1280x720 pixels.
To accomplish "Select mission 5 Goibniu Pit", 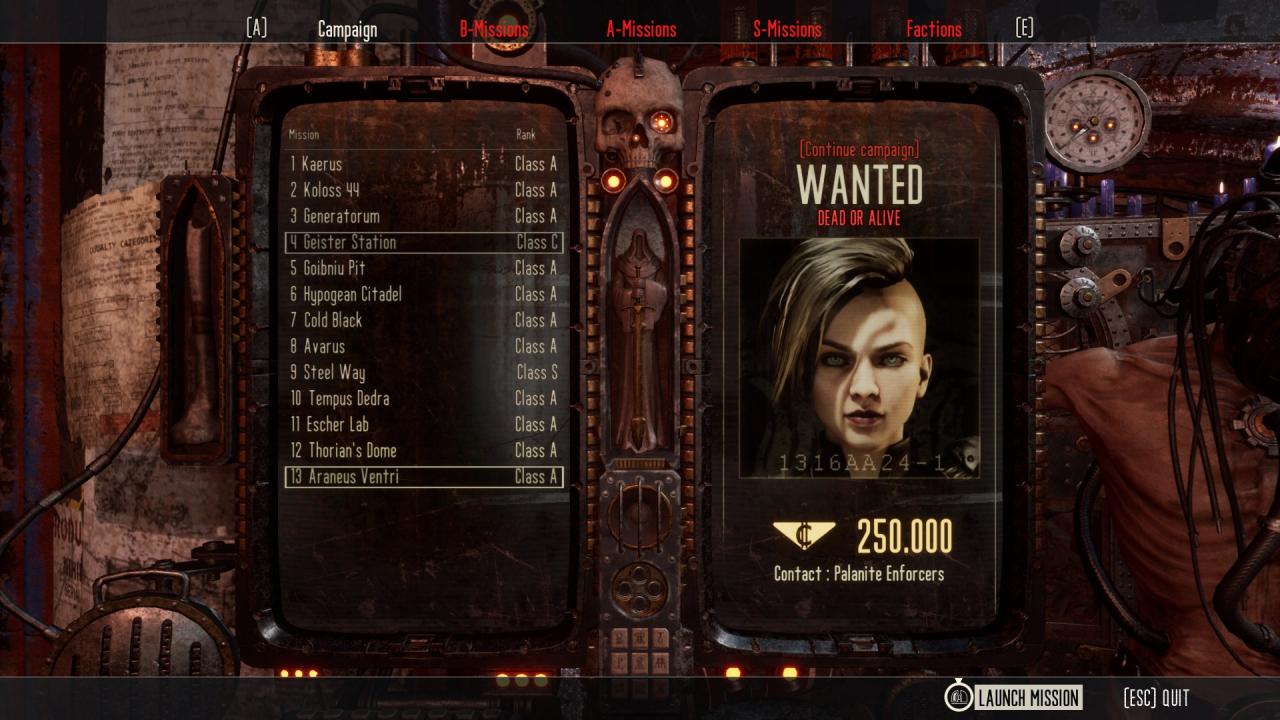I will click(x=423, y=268).
